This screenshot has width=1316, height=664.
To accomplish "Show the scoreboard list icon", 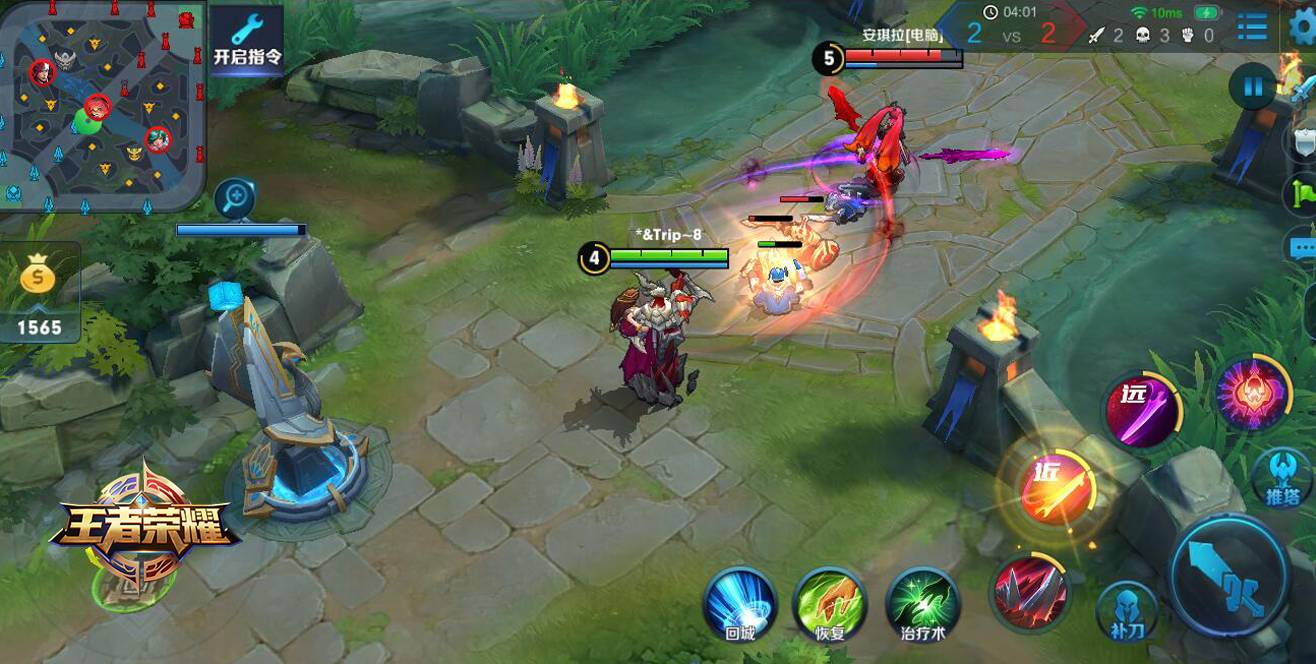I will pos(1252,27).
